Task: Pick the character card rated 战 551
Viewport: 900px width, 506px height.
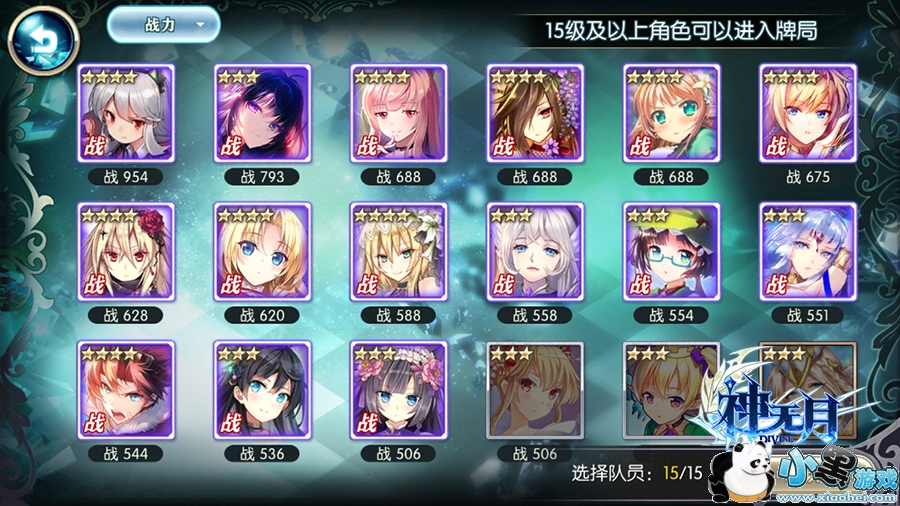Action: click(x=807, y=251)
